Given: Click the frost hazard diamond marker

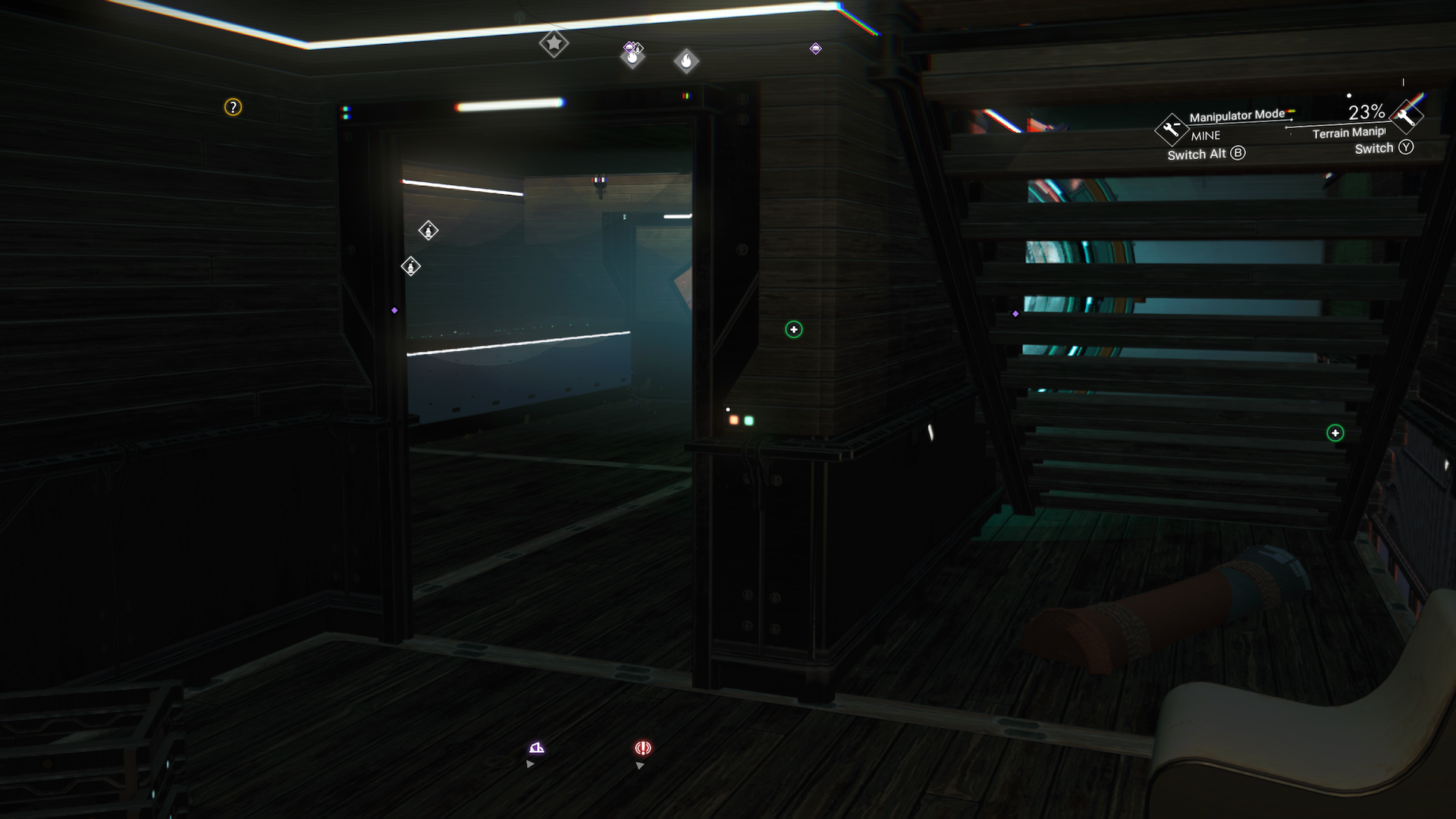Looking at the screenshot, I should tap(632, 55).
